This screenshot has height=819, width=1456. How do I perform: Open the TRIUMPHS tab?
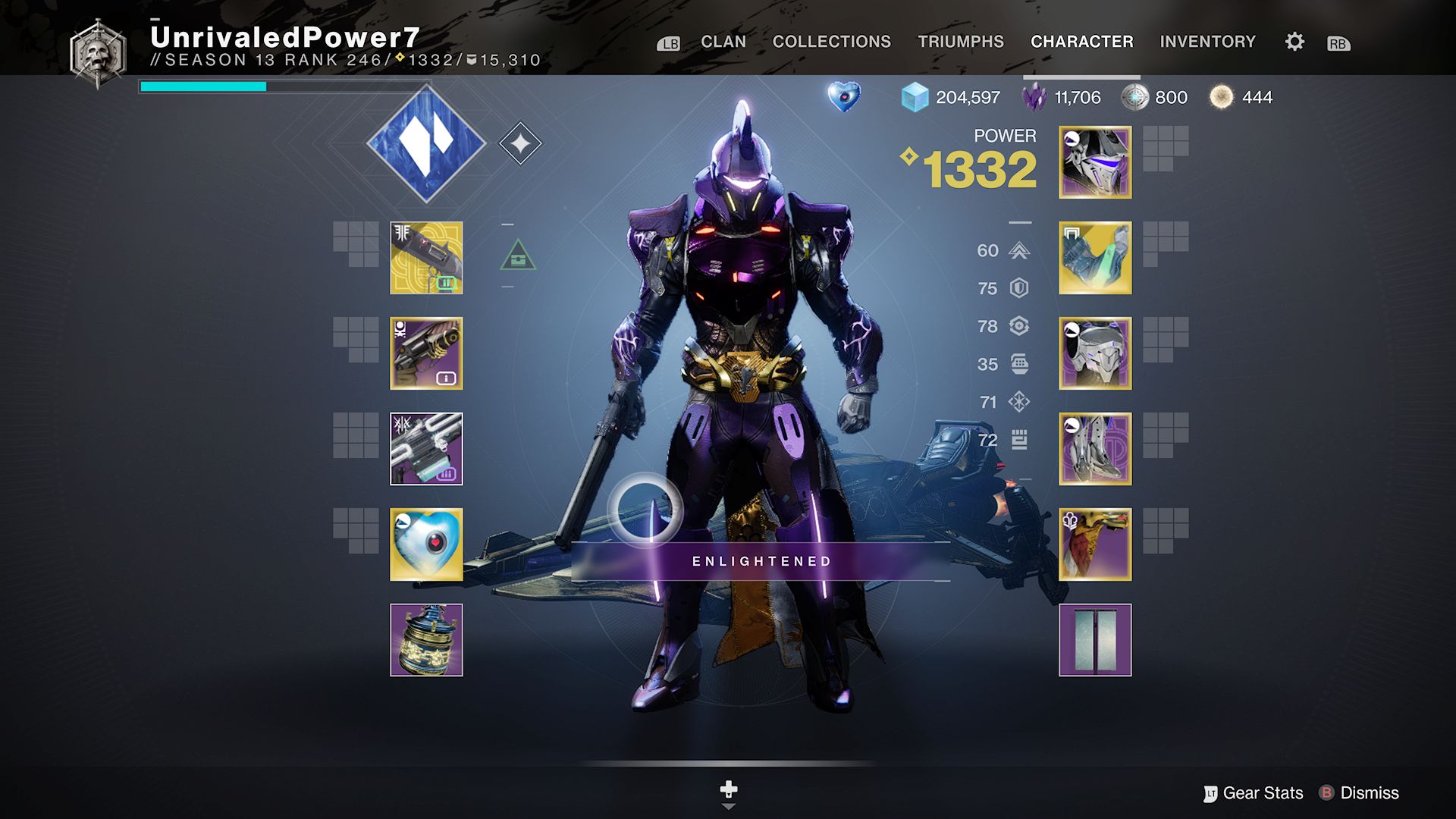click(x=960, y=42)
